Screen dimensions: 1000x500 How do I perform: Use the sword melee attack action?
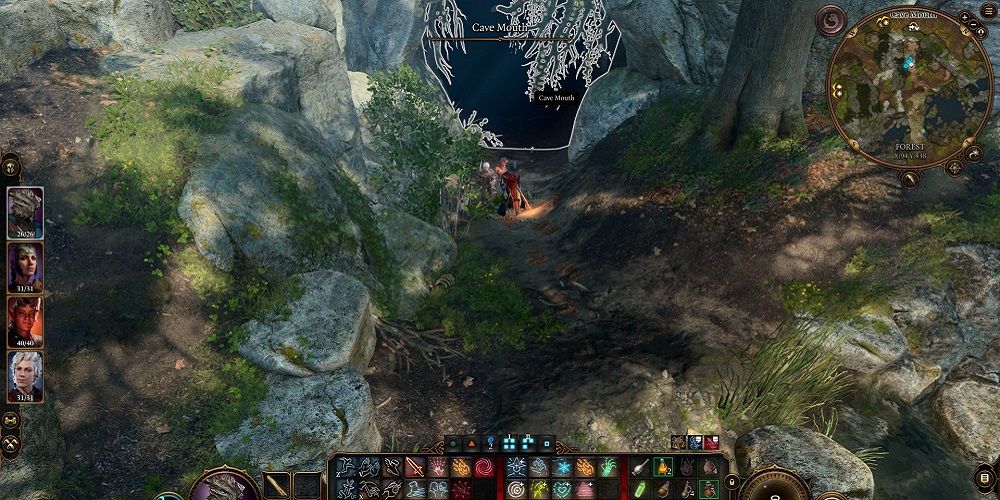414,467
